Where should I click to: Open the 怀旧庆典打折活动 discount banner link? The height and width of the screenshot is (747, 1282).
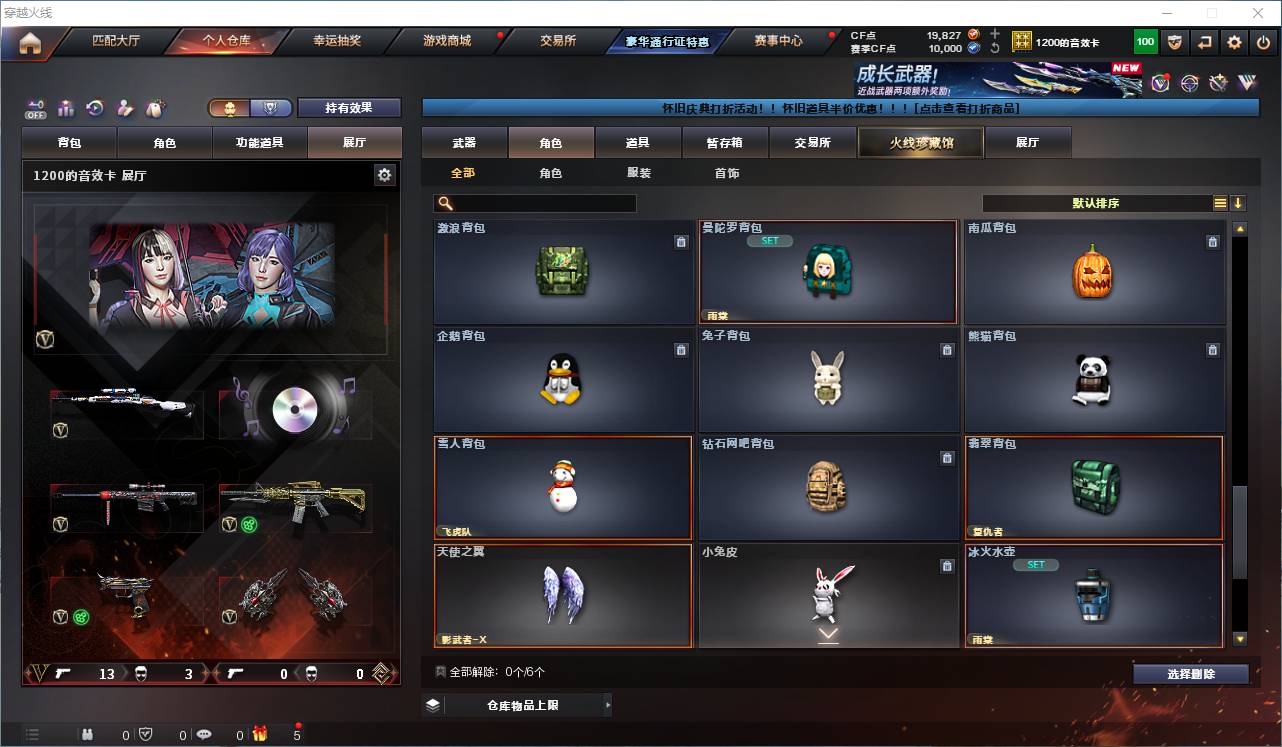pos(840,108)
